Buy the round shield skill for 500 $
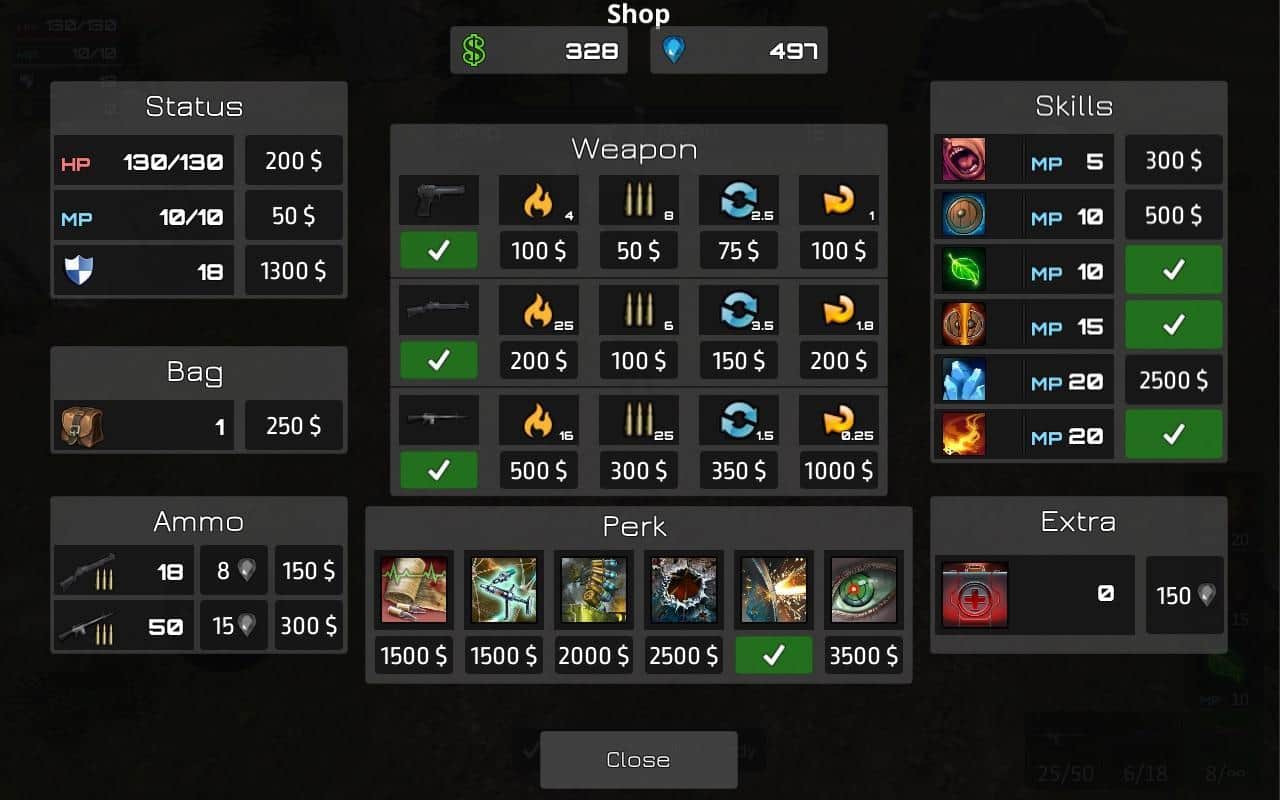 pyautogui.click(x=1174, y=216)
